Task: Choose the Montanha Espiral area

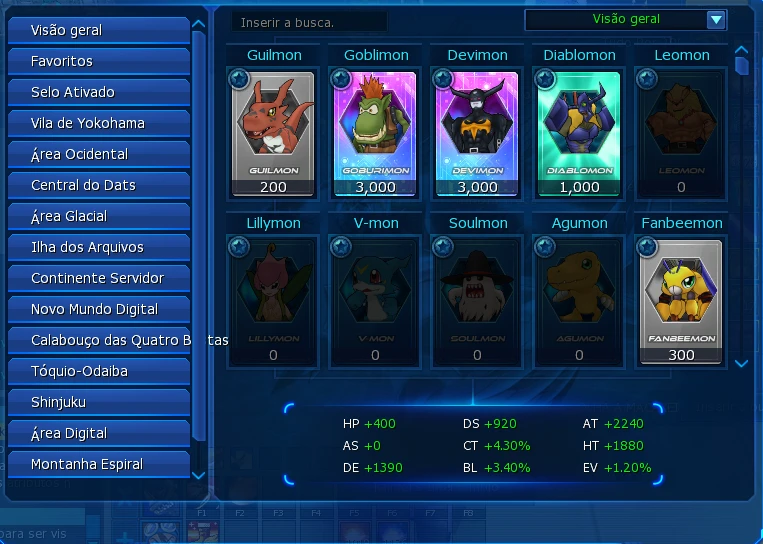Action: [98, 464]
